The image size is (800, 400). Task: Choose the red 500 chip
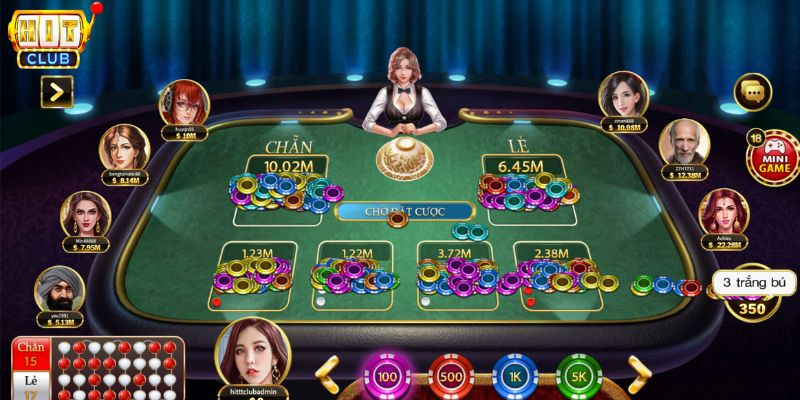(x=452, y=376)
